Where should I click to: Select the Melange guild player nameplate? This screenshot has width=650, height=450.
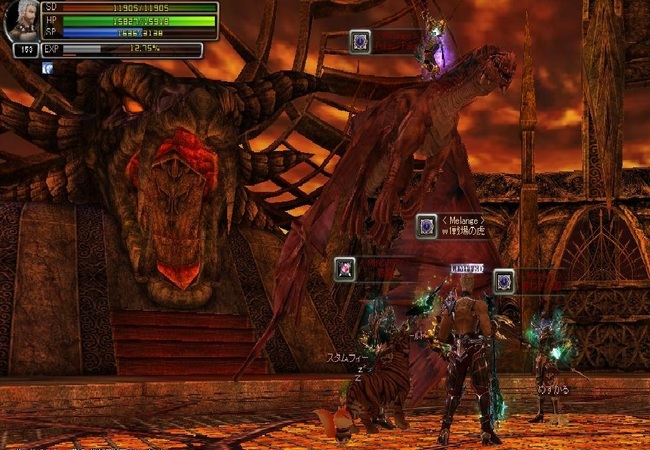pyautogui.click(x=463, y=226)
